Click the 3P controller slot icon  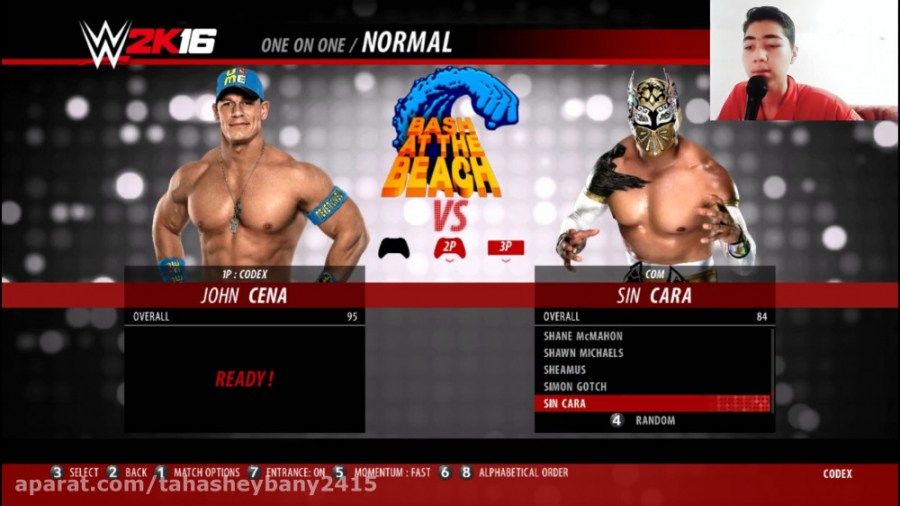[x=505, y=248]
